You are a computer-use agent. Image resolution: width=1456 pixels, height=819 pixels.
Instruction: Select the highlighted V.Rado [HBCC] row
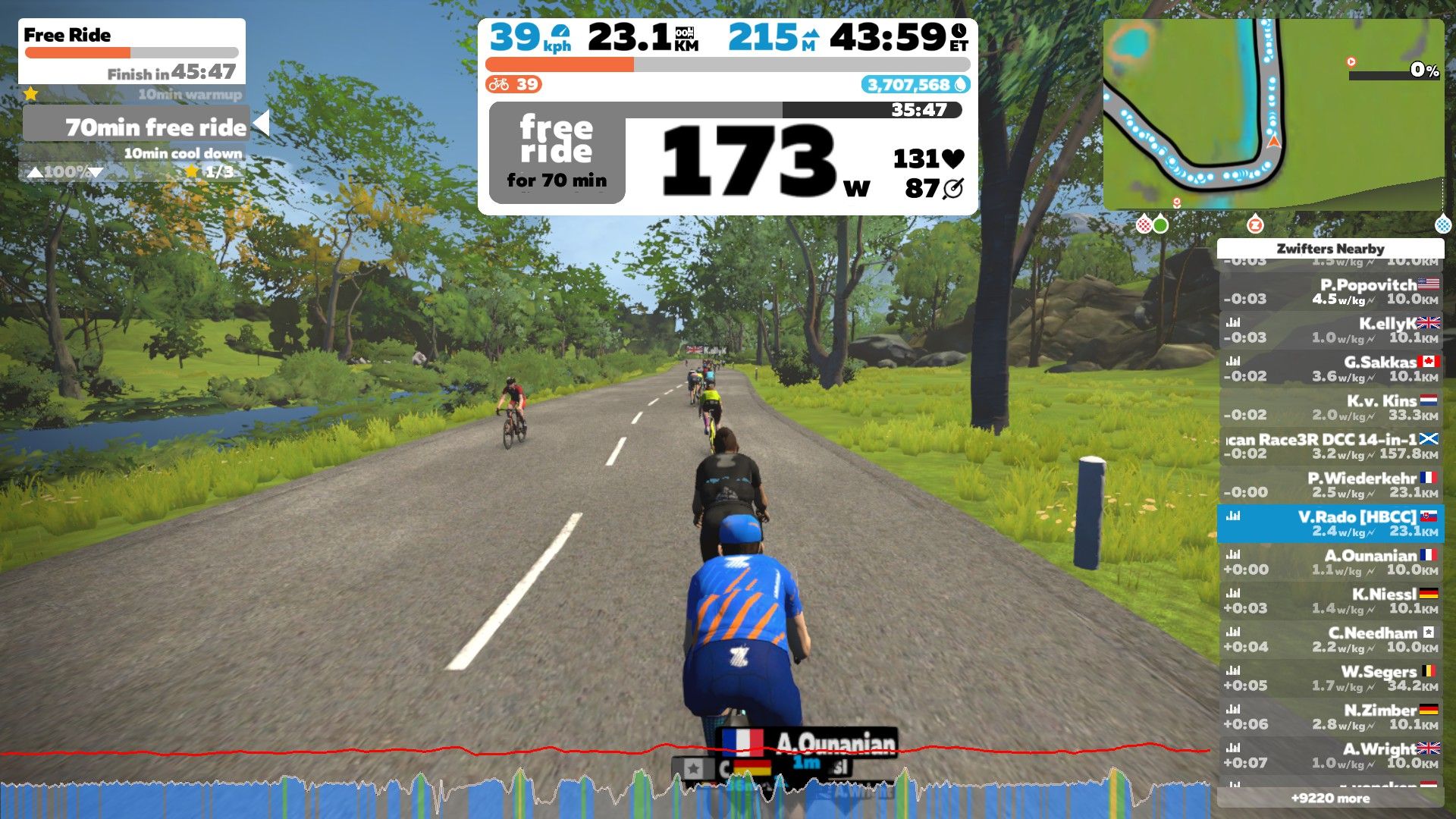point(1331,523)
